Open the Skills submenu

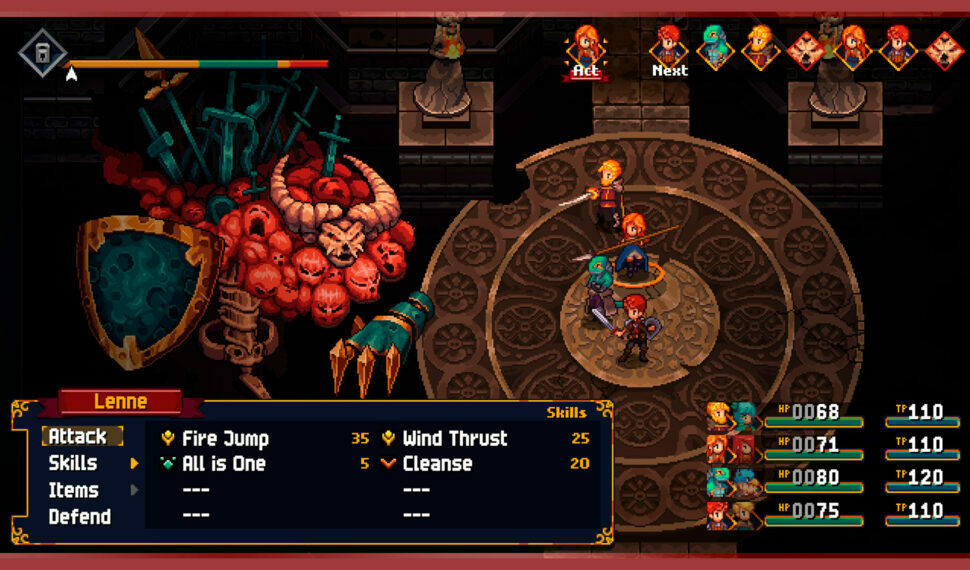click(x=73, y=463)
